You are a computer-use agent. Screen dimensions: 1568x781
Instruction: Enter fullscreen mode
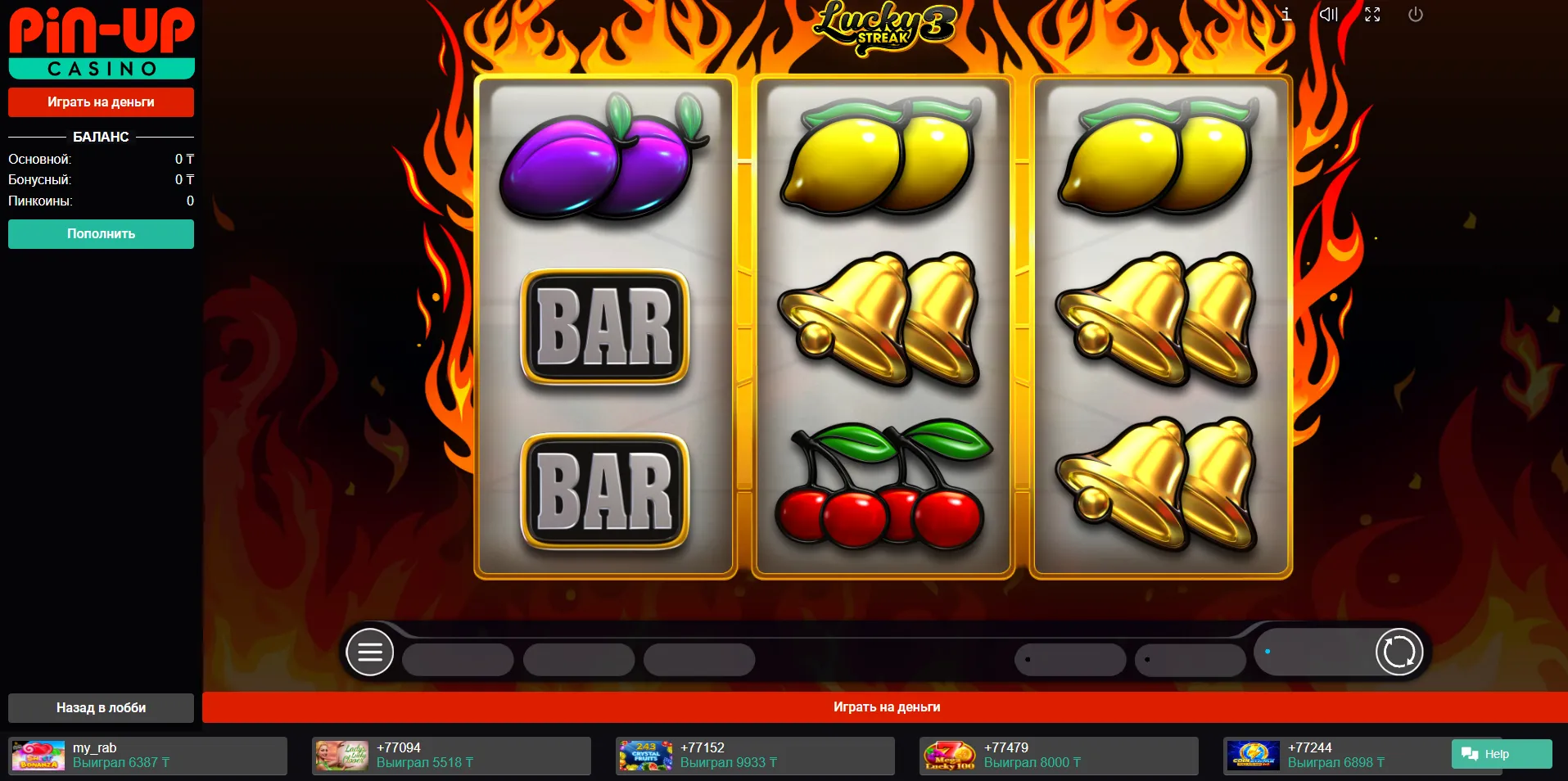(x=1372, y=15)
